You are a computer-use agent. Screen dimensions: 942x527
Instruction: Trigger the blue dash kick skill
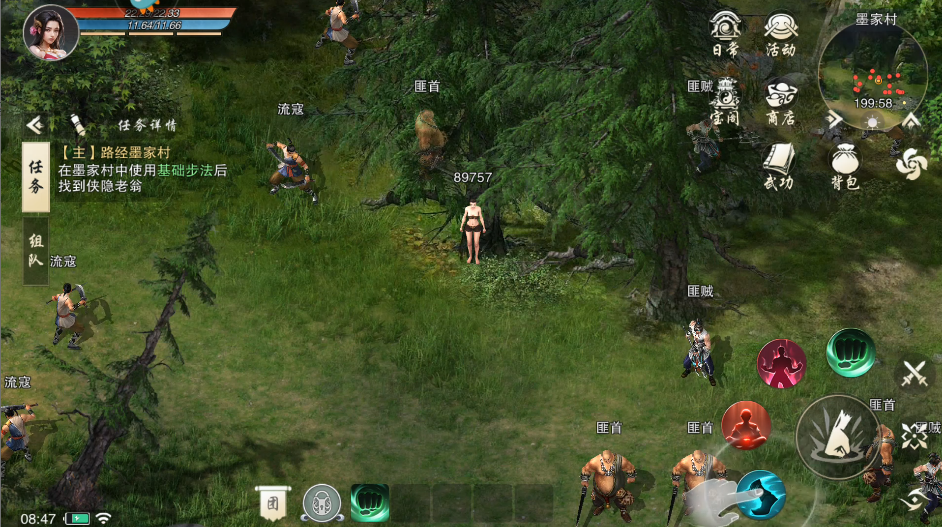(x=761, y=494)
